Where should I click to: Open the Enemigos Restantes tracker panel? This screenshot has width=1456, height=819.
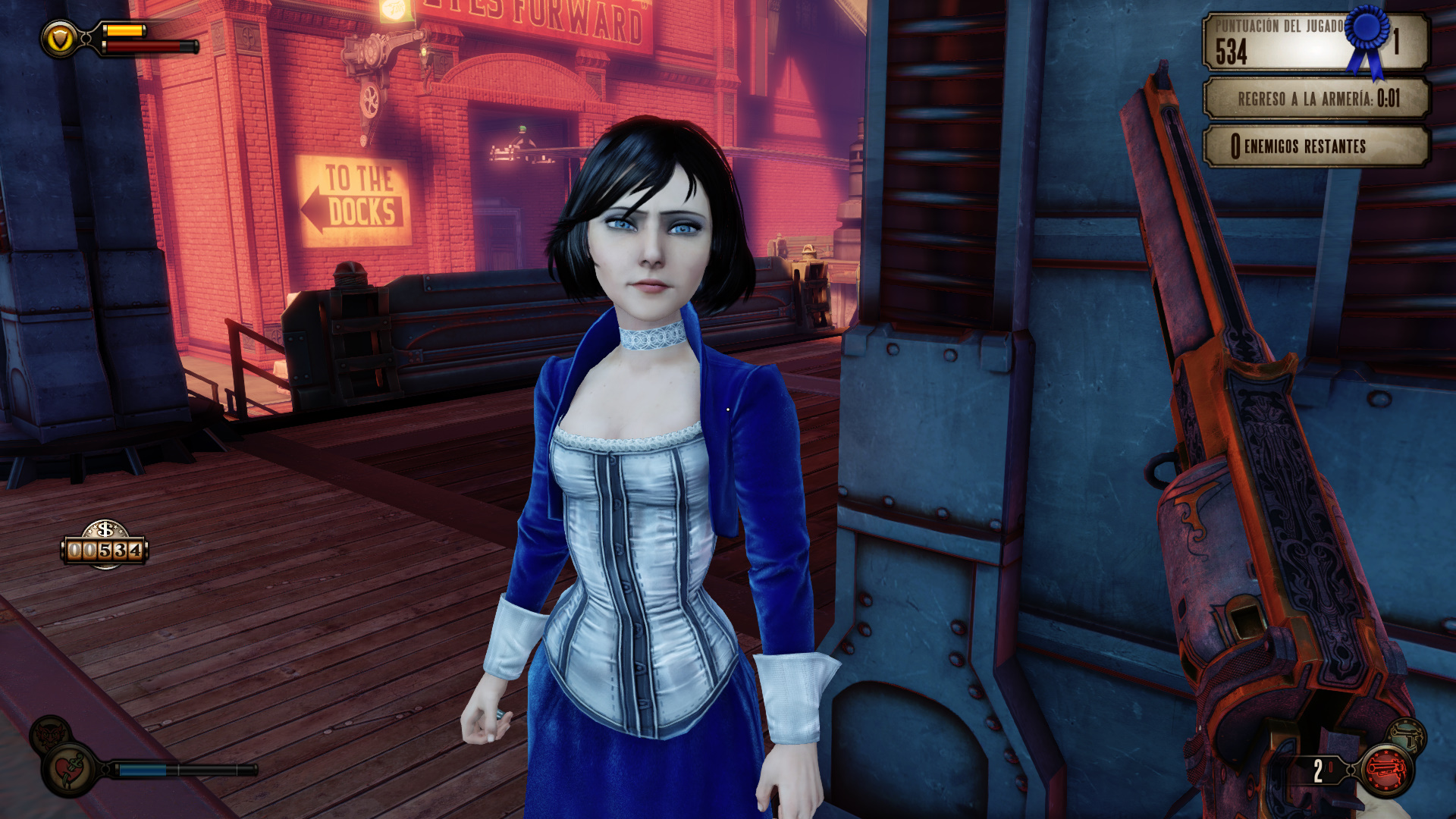click(1316, 146)
